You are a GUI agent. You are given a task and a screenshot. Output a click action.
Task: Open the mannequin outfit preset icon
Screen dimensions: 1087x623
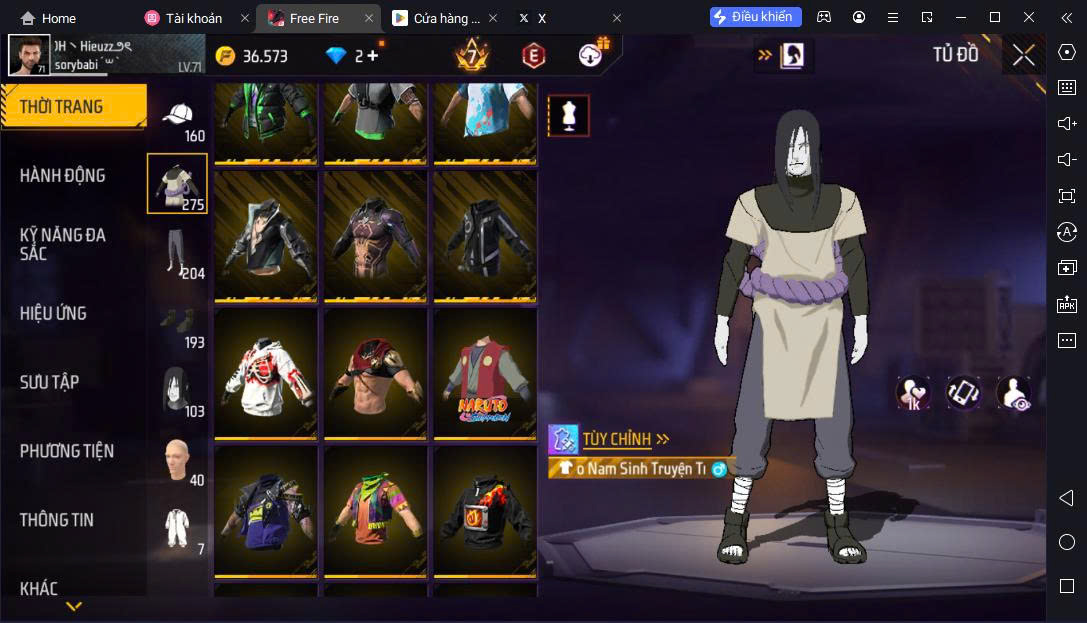tap(568, 116)
